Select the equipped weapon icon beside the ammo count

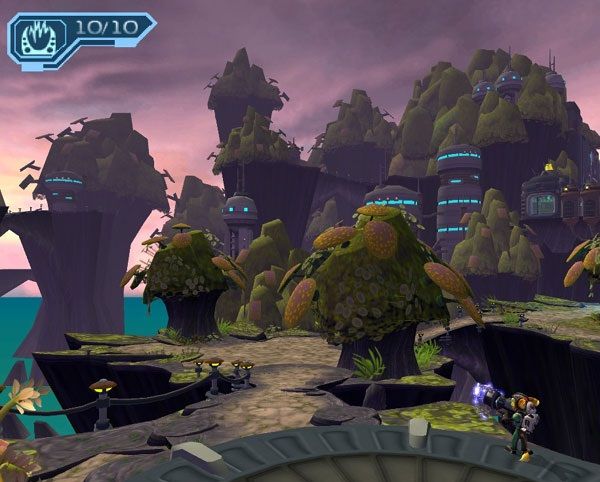coord(38,36)
